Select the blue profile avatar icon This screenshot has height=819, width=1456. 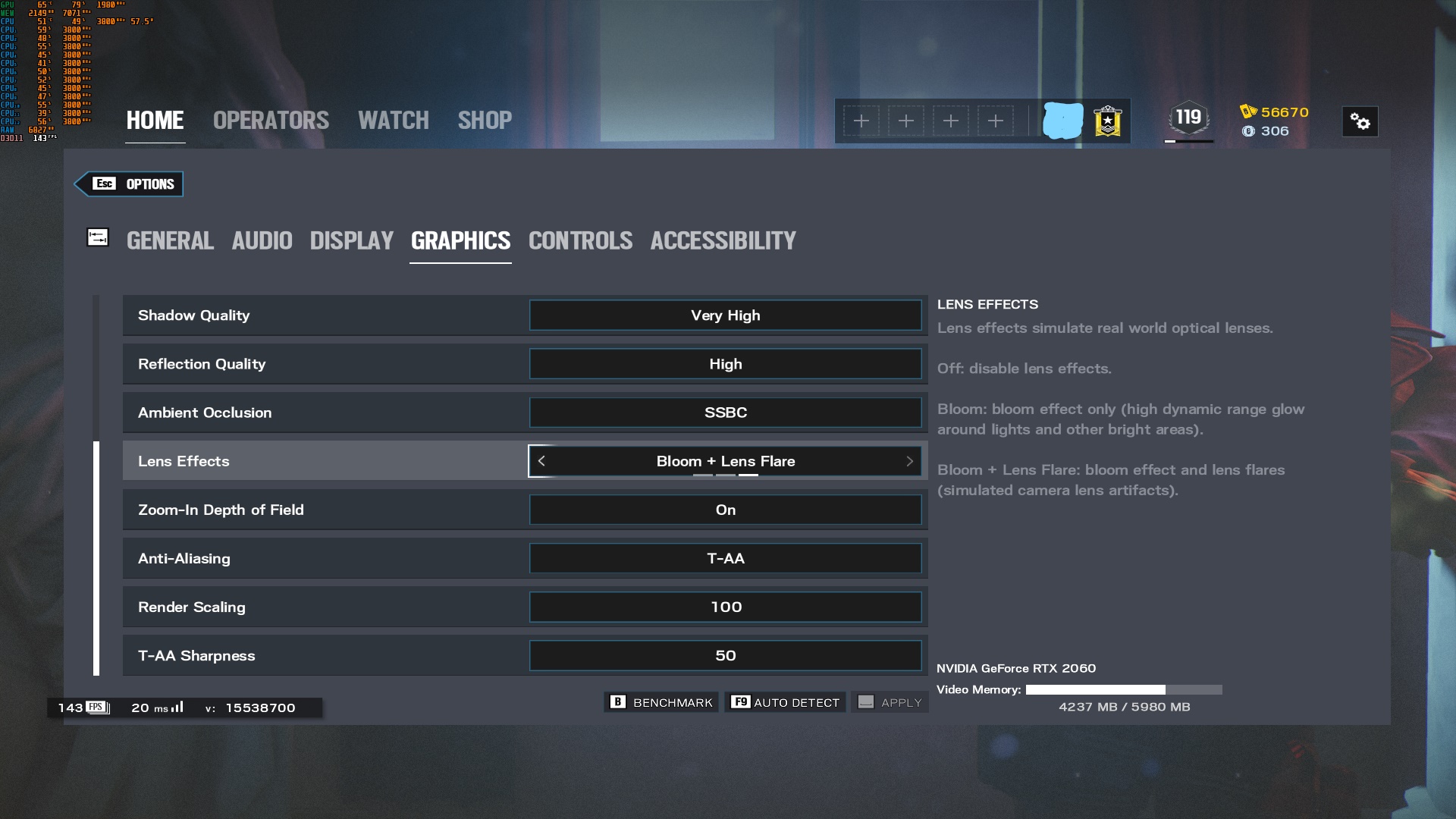coord(1064,120)
